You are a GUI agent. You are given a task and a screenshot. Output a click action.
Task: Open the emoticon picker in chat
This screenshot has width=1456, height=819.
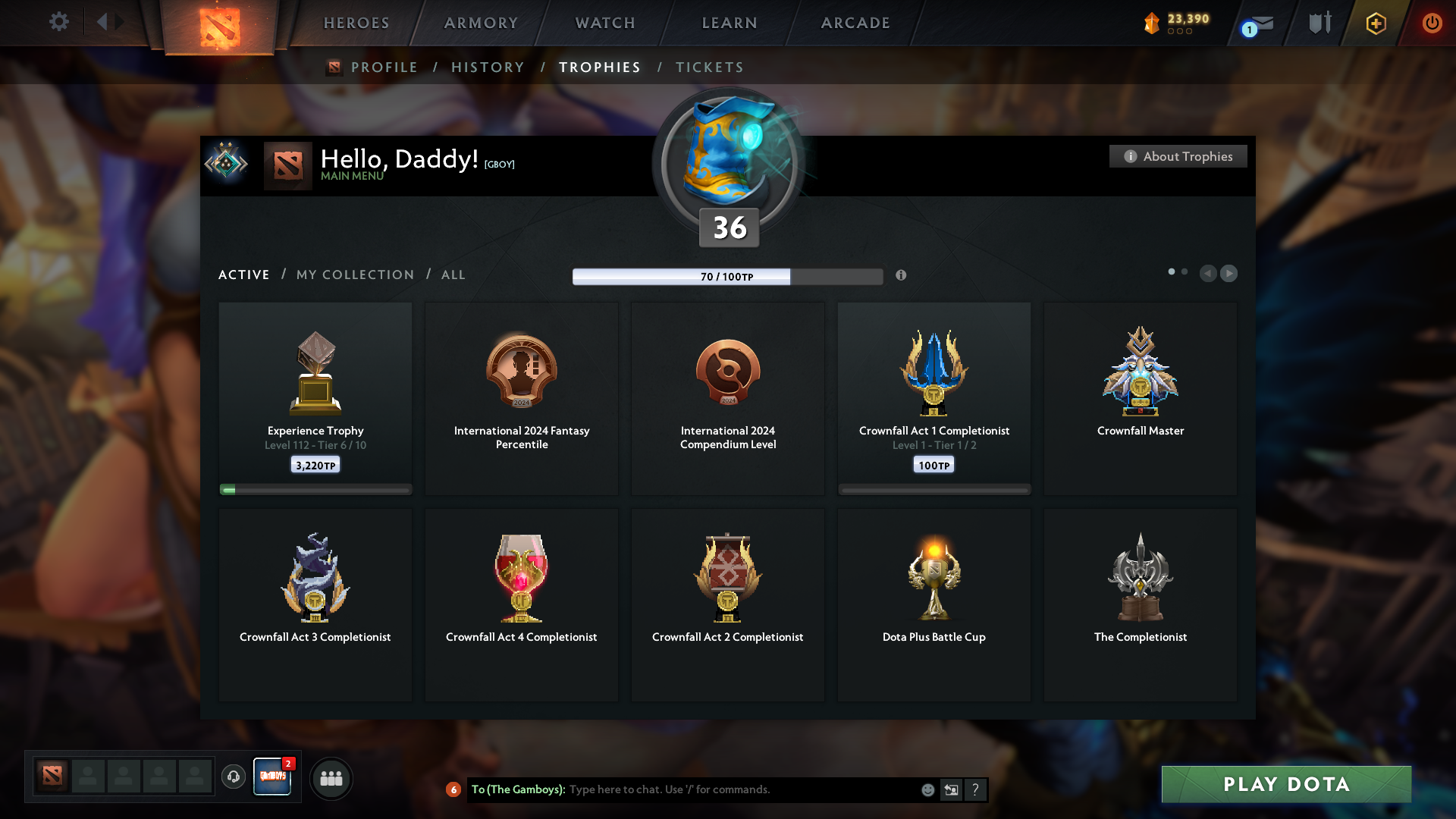pyautogui.click(x=927, y=789)
